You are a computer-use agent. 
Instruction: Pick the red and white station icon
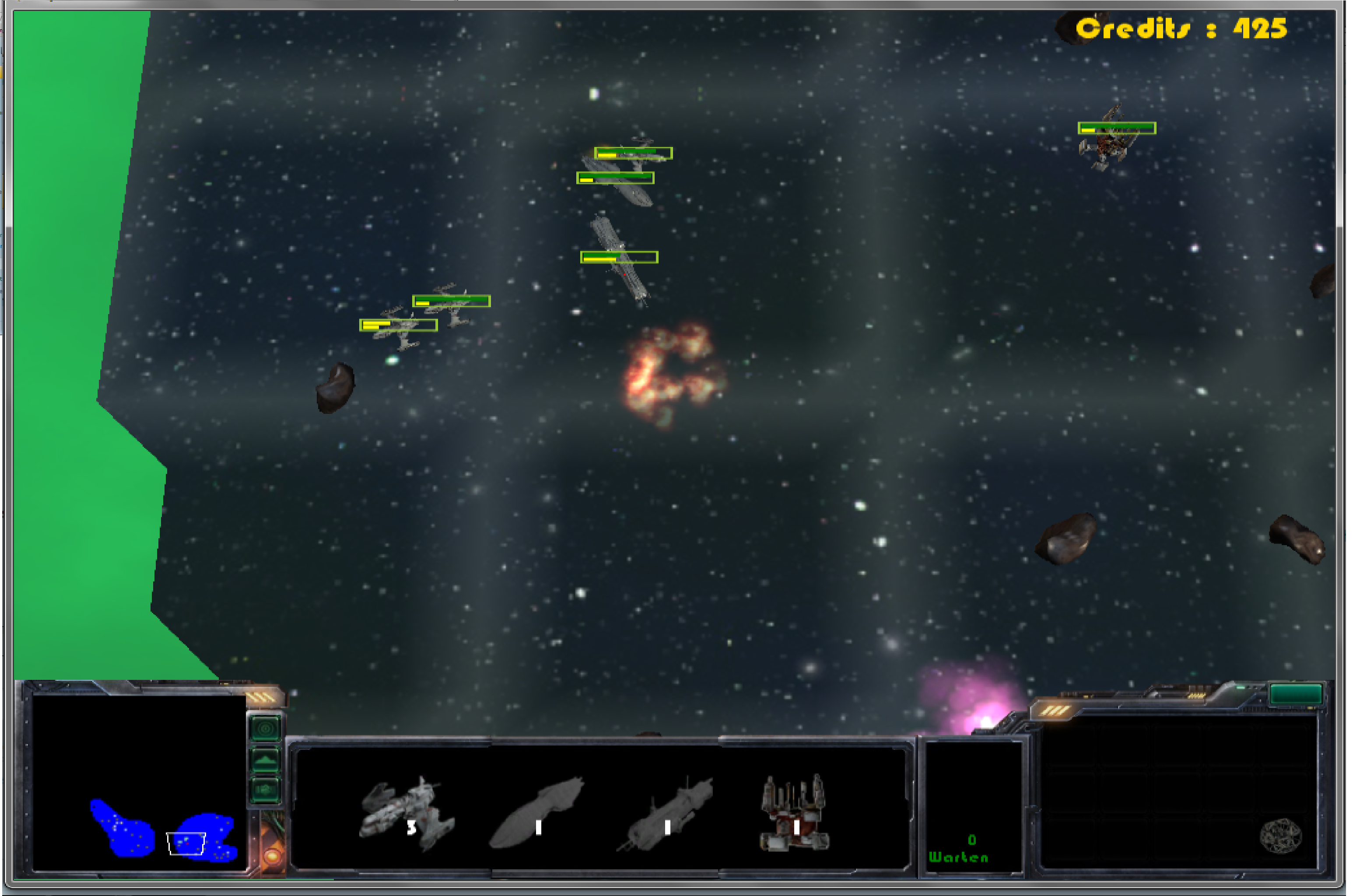click(795, 813)
